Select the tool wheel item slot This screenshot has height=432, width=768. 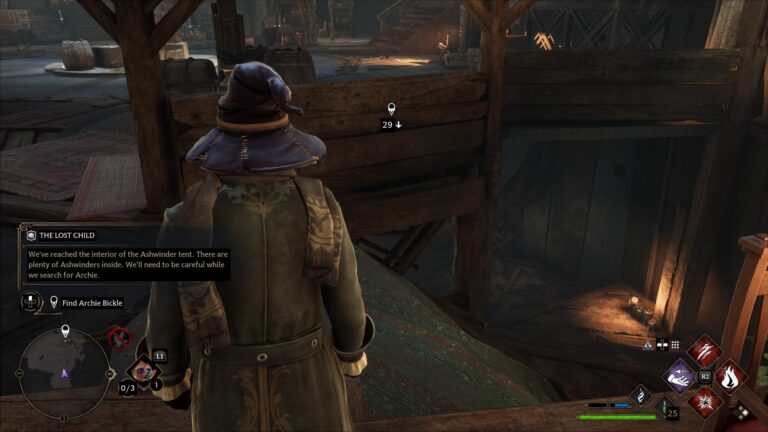click(142, 371)
